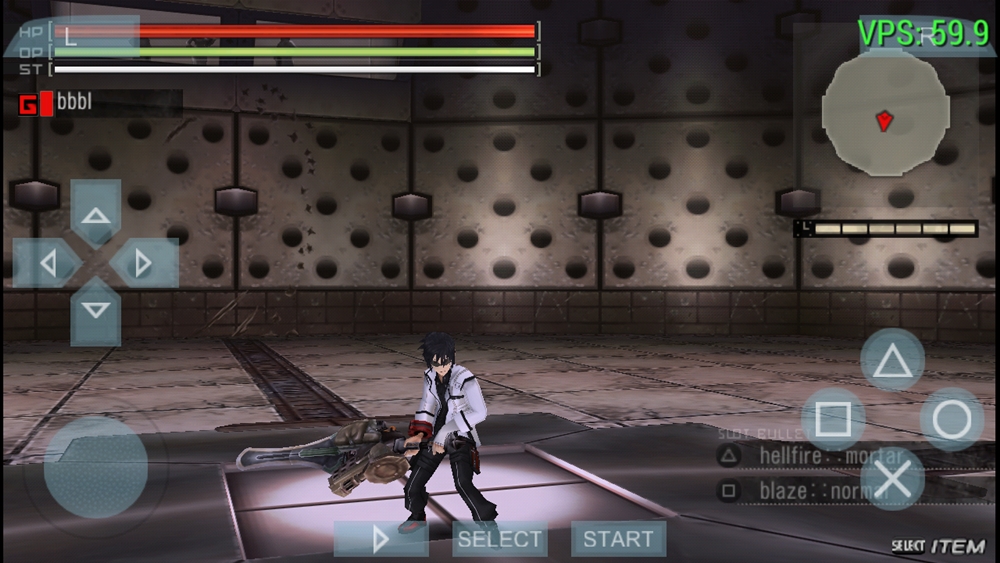
Task: Toggle the fast-forward arrow button
Action: click(380, 539)
